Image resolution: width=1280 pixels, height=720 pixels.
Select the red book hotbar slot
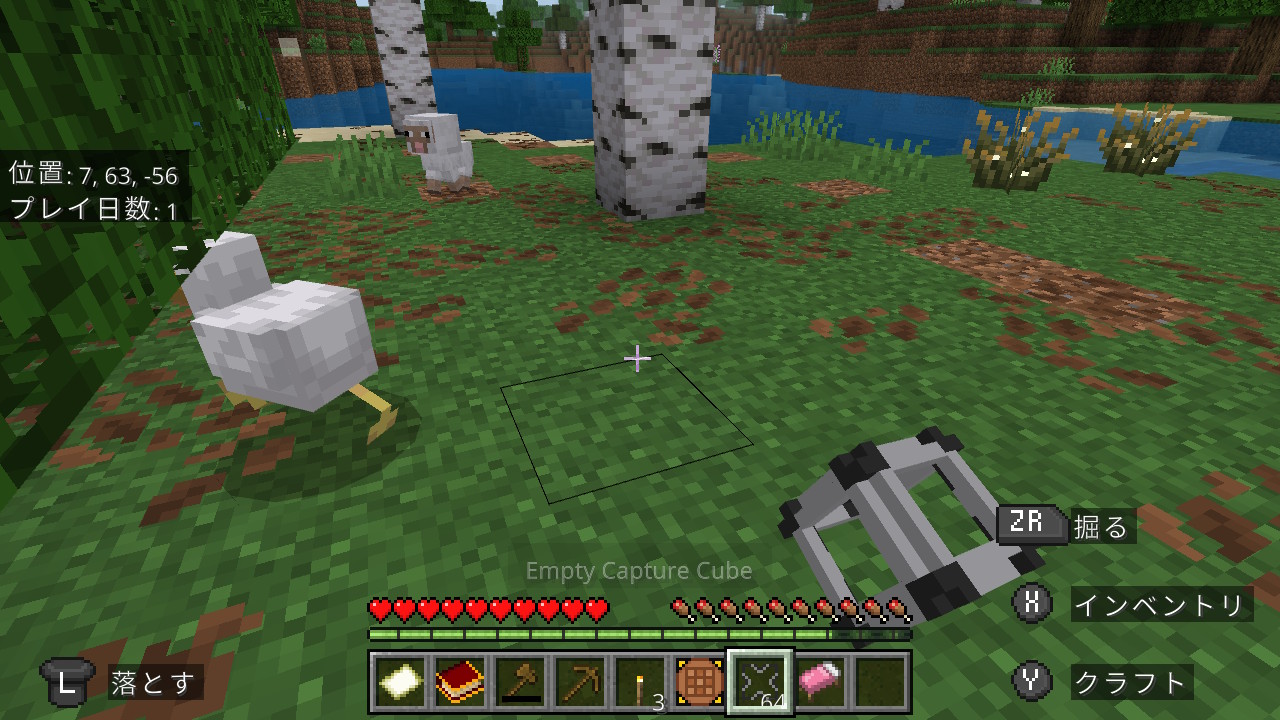pos(459,683)
